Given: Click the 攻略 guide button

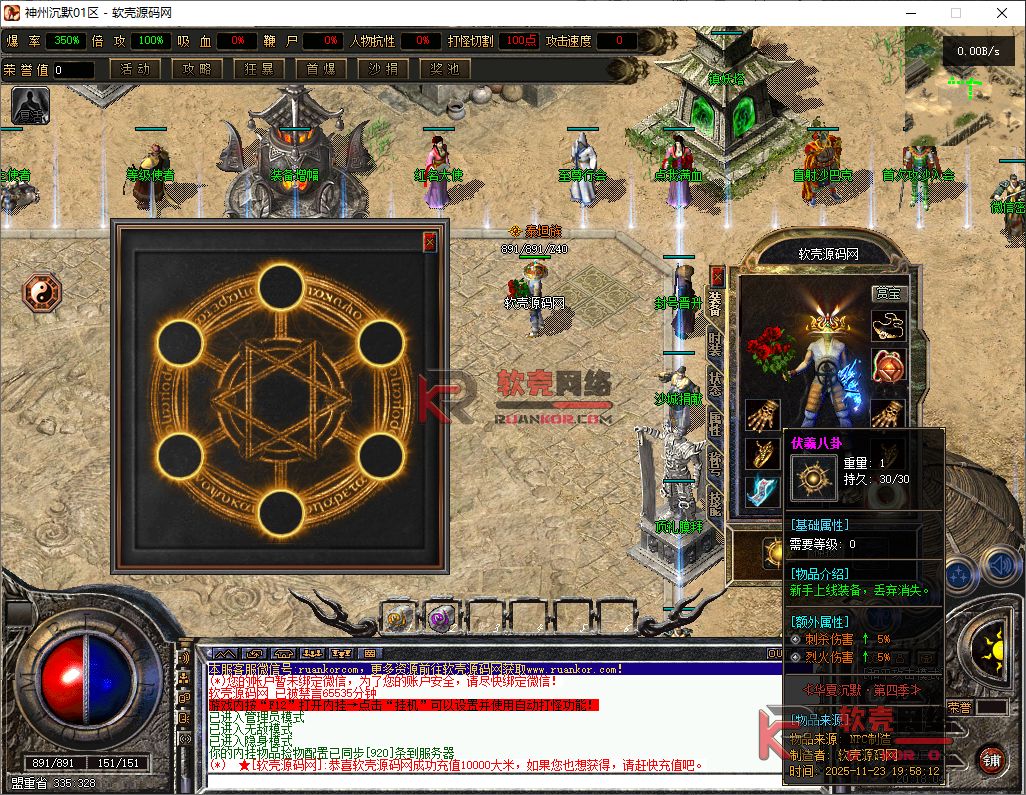Looking at the screenshot, I should click(197, 69).
